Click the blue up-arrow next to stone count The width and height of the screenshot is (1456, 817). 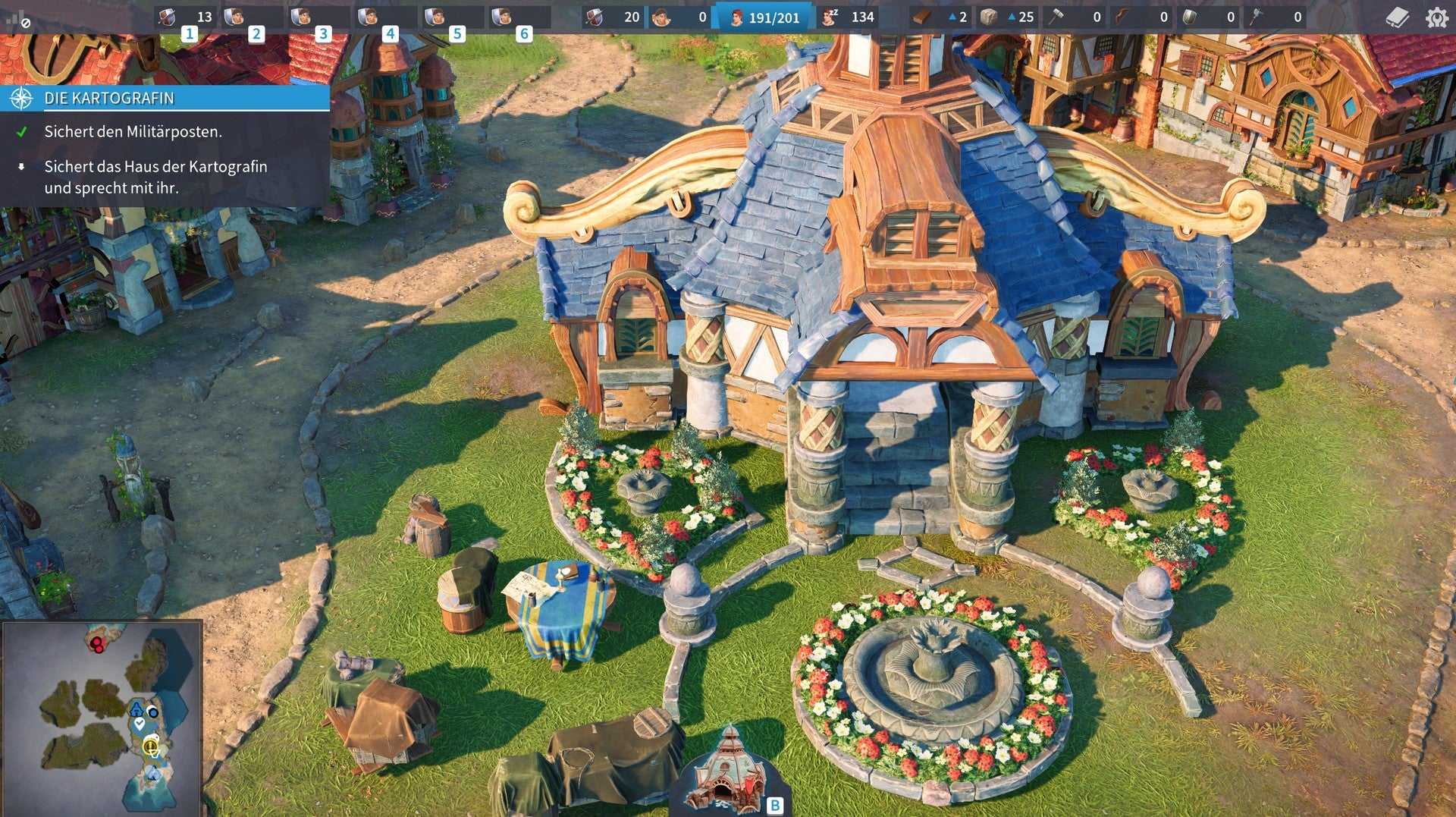click(1012, 17)
